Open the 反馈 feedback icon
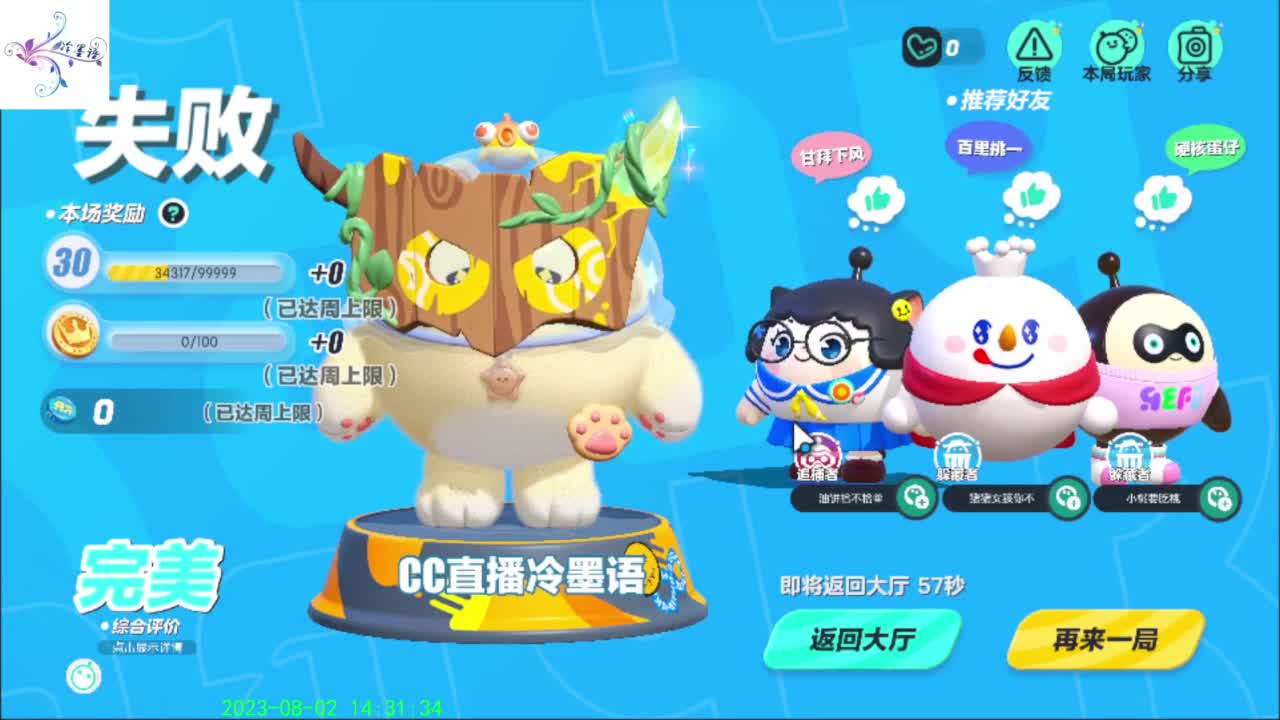The image size is (1280, 720). point(1032,44)
